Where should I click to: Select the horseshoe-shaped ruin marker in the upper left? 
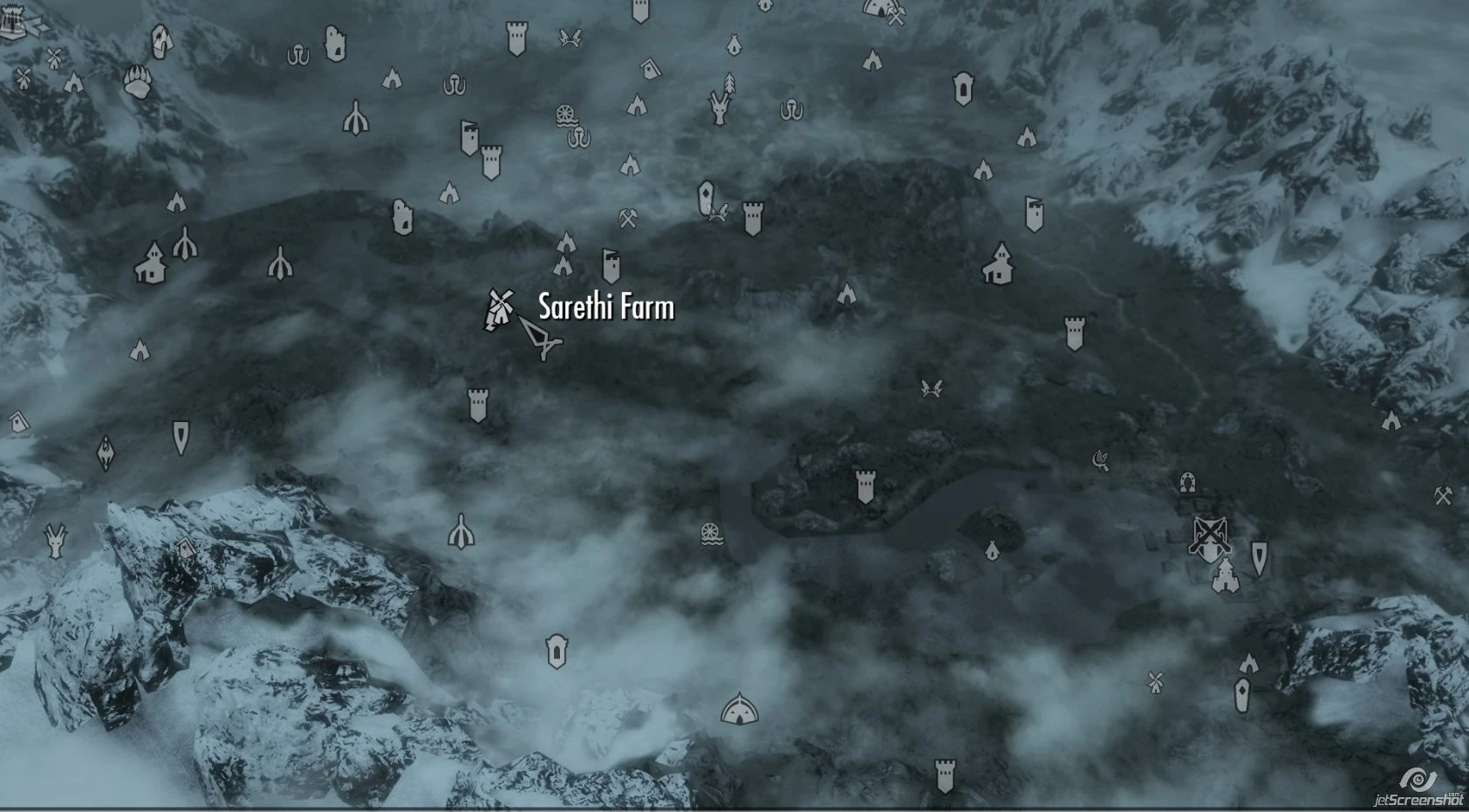299,56
